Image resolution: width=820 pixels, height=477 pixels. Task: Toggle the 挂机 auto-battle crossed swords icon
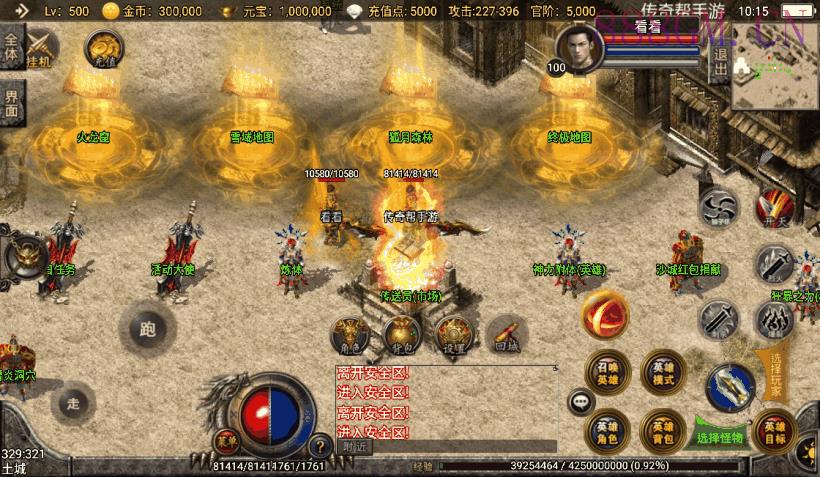[42, 48]
